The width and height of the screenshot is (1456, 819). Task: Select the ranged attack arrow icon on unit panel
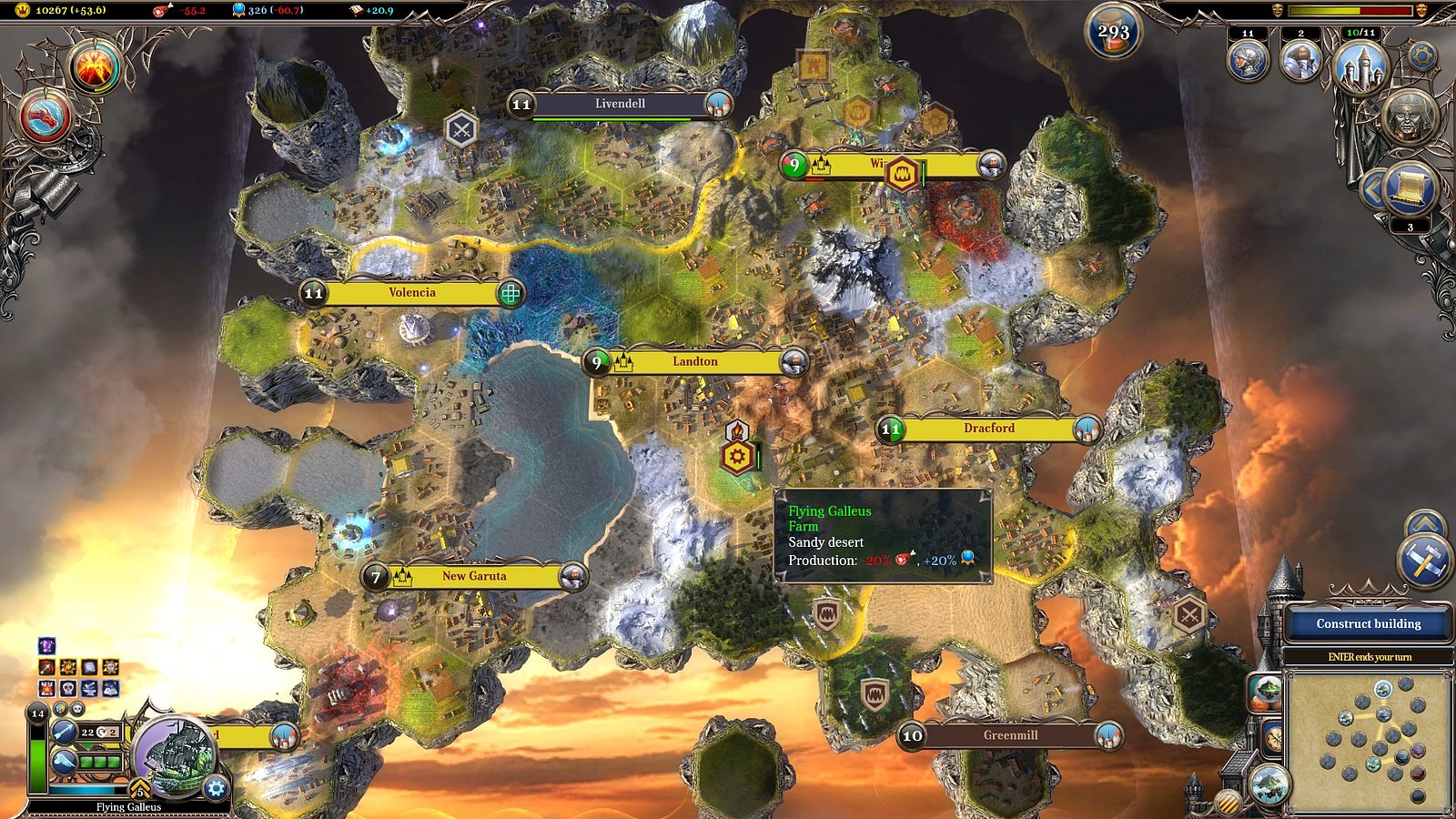pos(64,733)
